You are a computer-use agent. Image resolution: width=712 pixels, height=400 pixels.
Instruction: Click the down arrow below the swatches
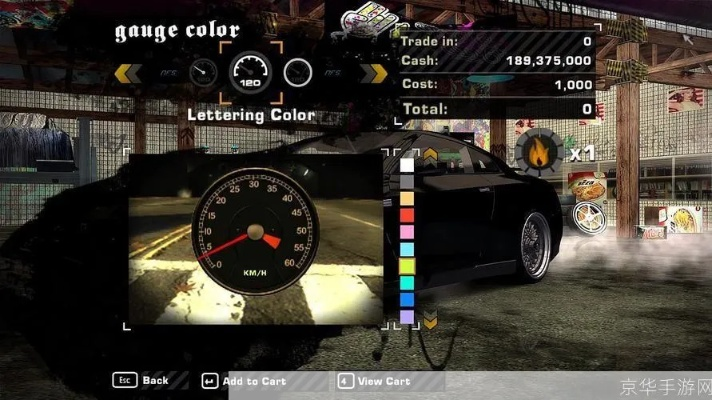430,322
